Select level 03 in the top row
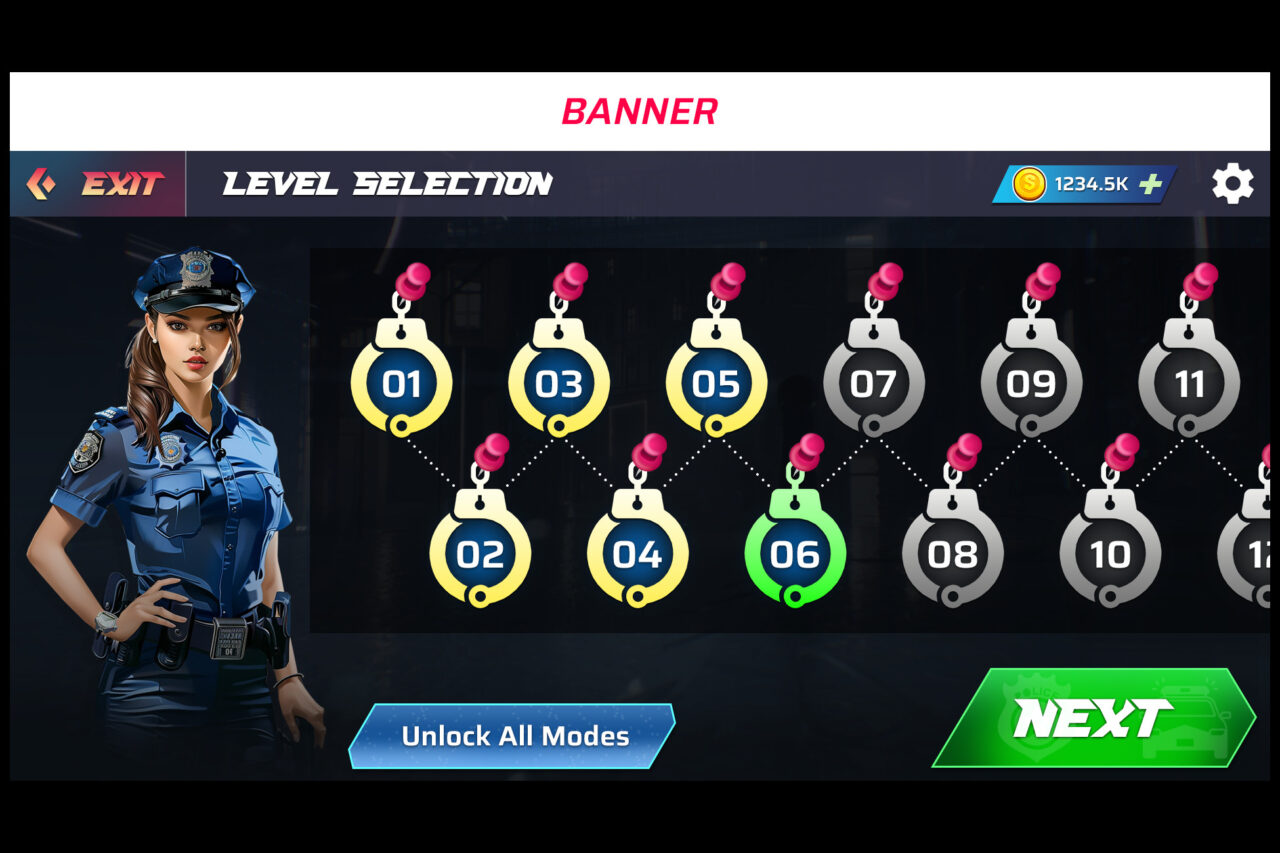1280x853 pixels. 560,384
